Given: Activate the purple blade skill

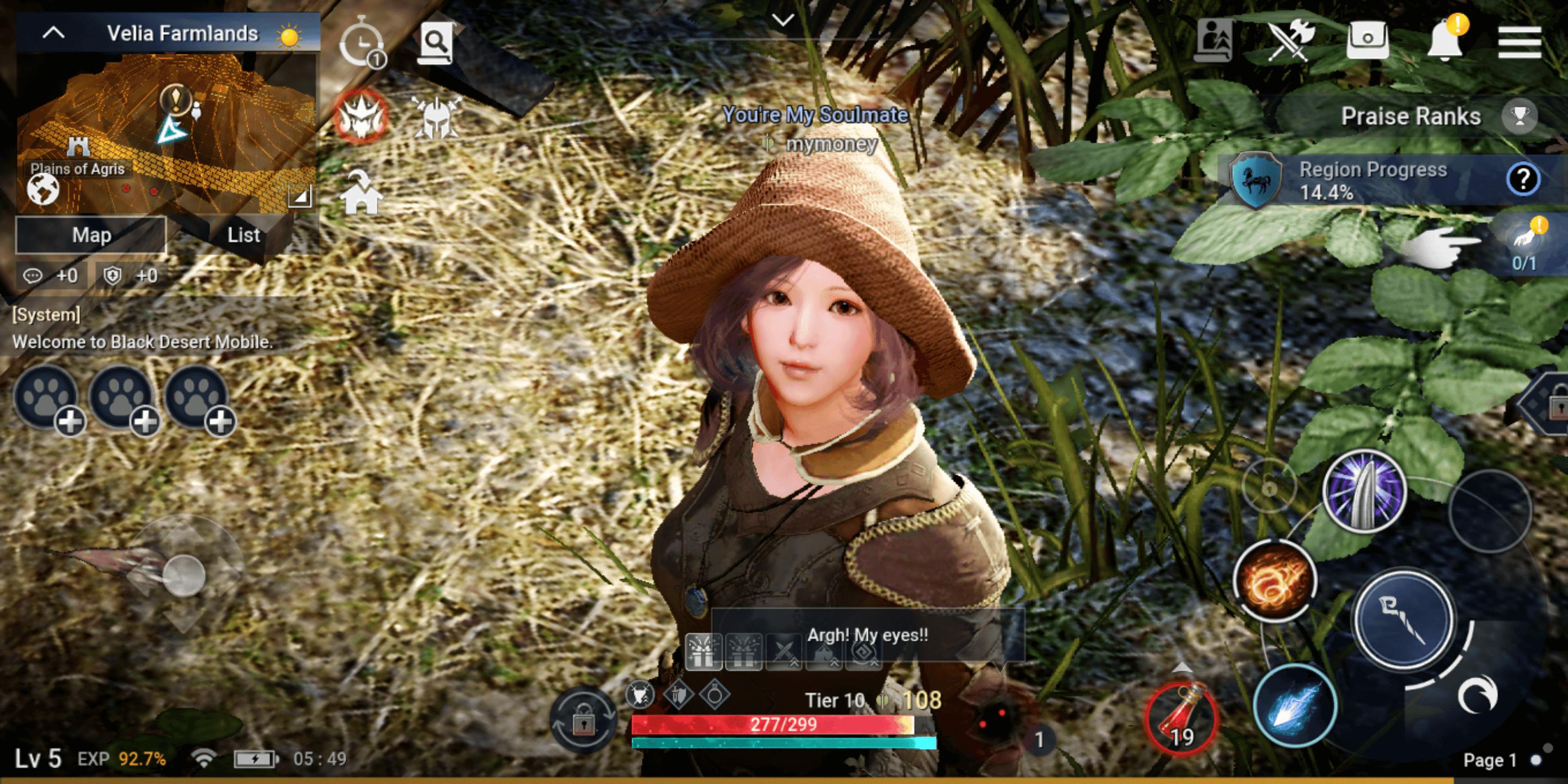Looking at the screenshot, I should tap(1365, 492).
